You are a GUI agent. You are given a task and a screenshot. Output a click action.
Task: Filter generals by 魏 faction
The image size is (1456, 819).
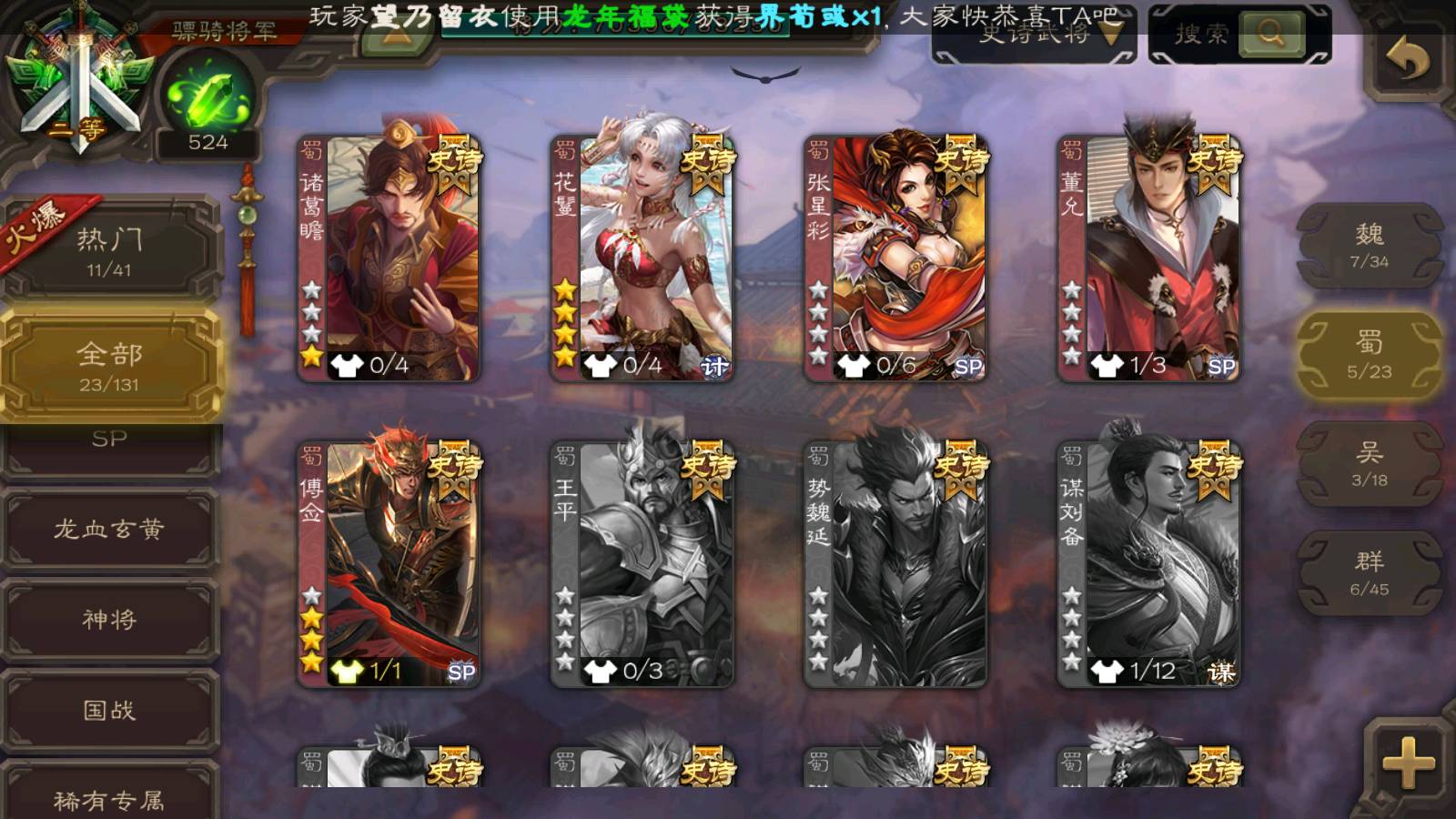point(1369,246)
